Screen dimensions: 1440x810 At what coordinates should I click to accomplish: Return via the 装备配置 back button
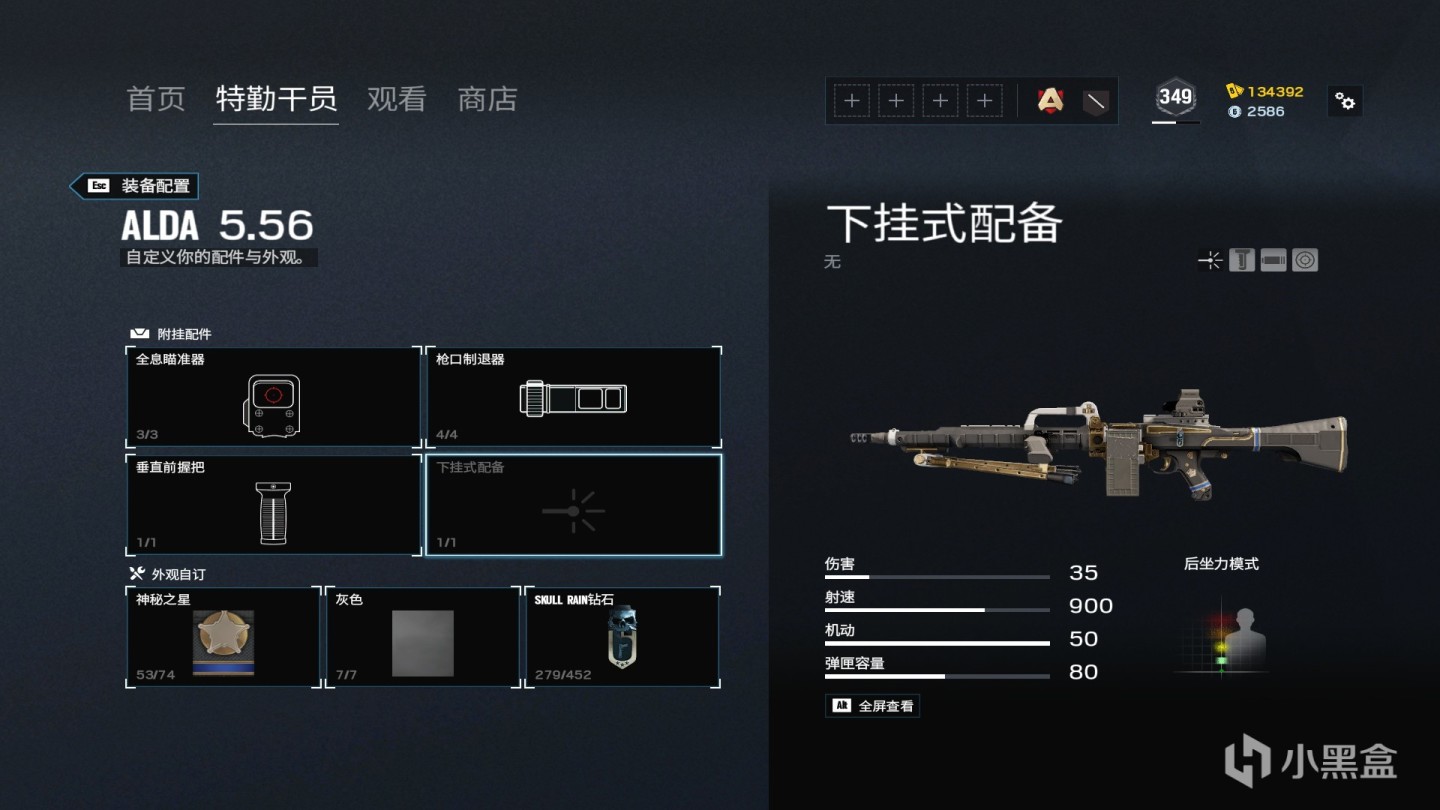[x=134, y=186]
